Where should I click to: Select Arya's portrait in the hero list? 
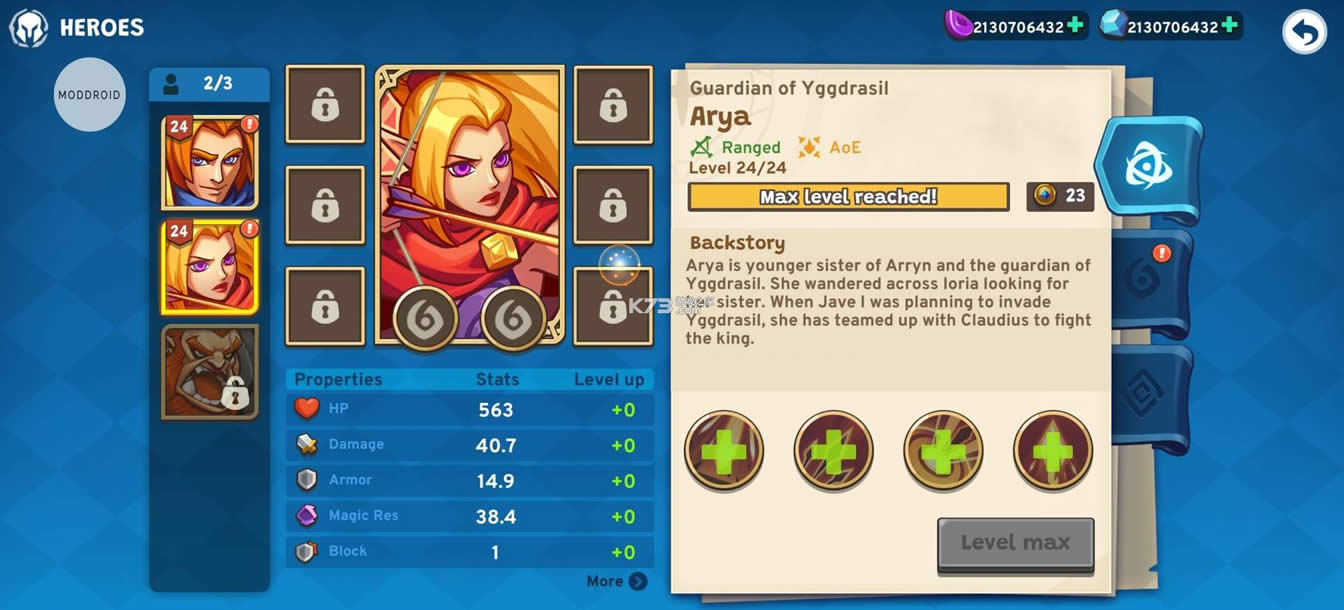click(210, 266)
